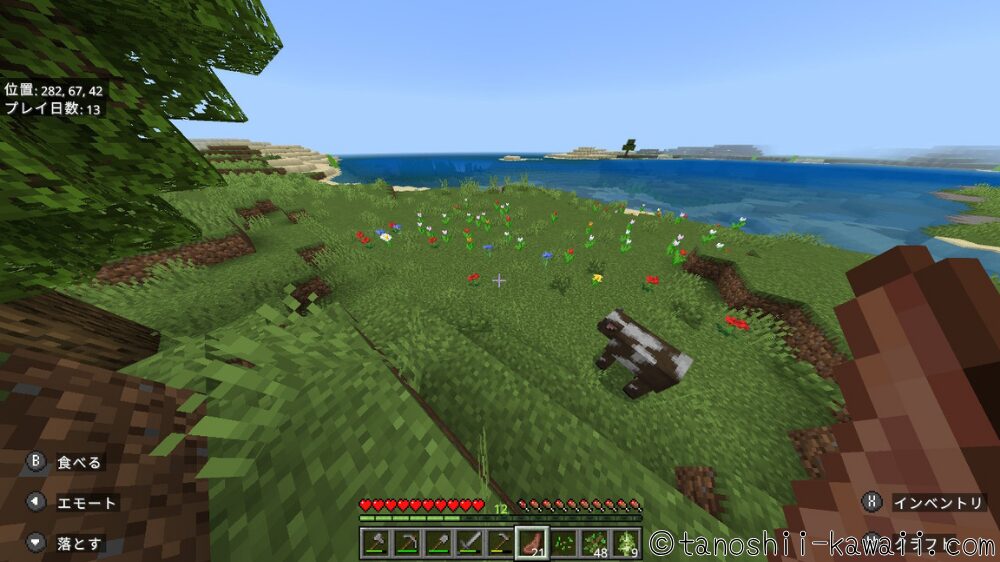Select the light green sapling stack of 9

[x=625, y=543]
